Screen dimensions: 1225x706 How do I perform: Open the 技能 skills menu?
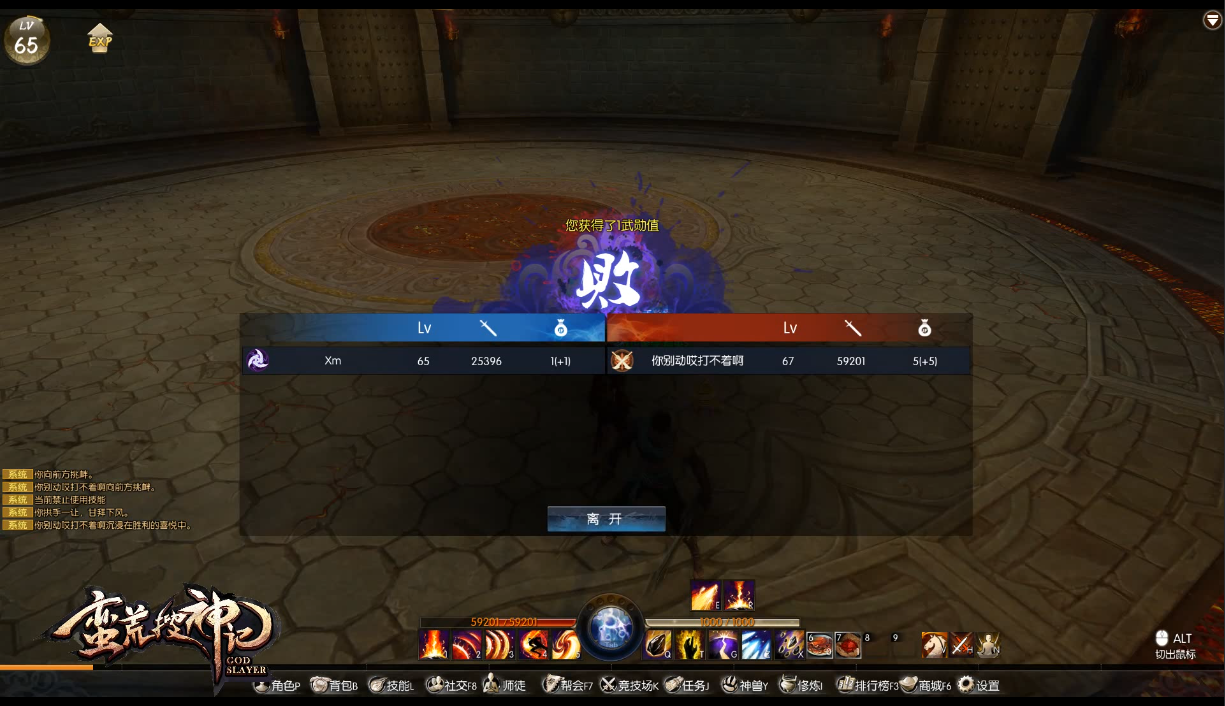(x=391, y=686)
